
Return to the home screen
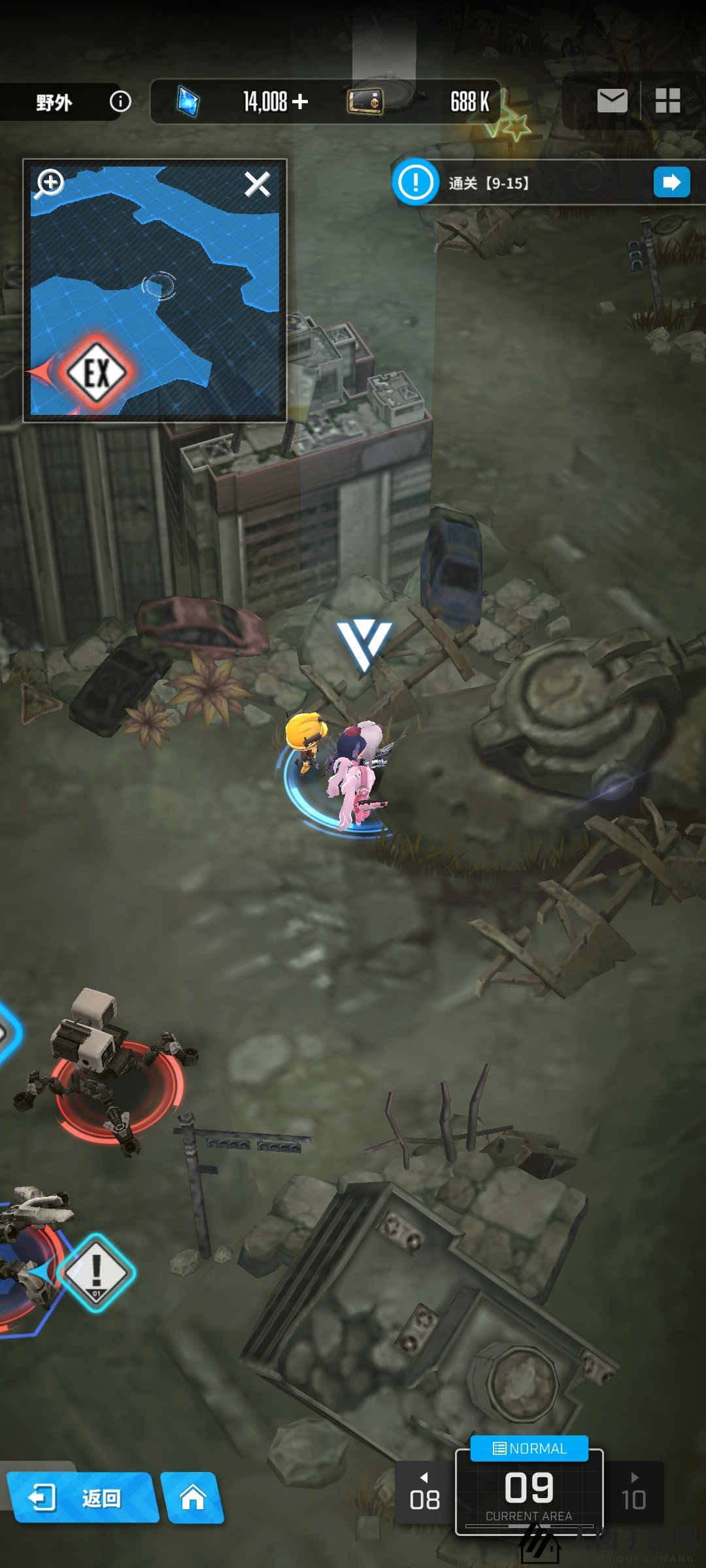(193, 1497)
